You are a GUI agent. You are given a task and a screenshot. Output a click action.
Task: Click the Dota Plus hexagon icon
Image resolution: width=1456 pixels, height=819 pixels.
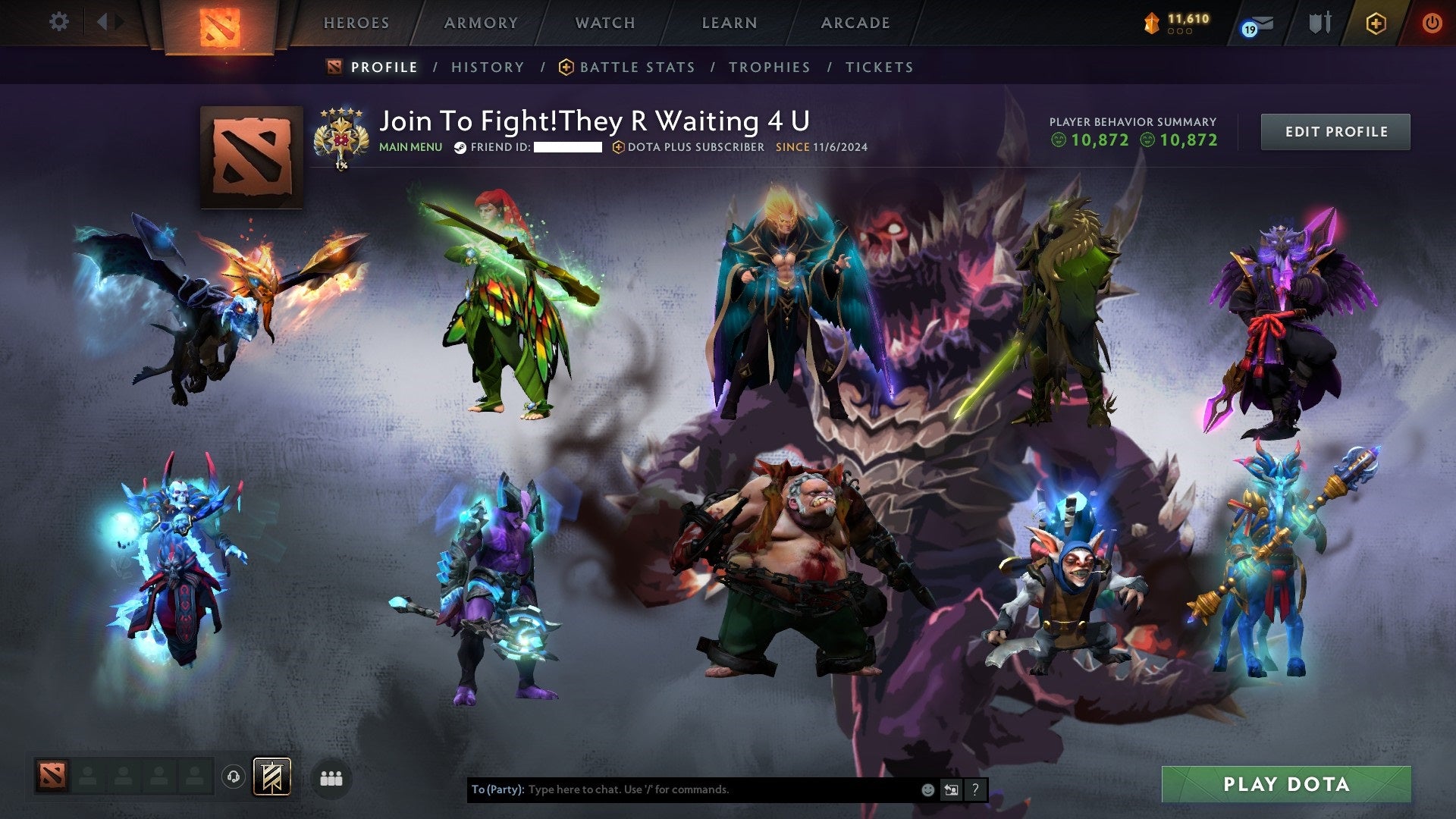click(x=1378, y=23)
